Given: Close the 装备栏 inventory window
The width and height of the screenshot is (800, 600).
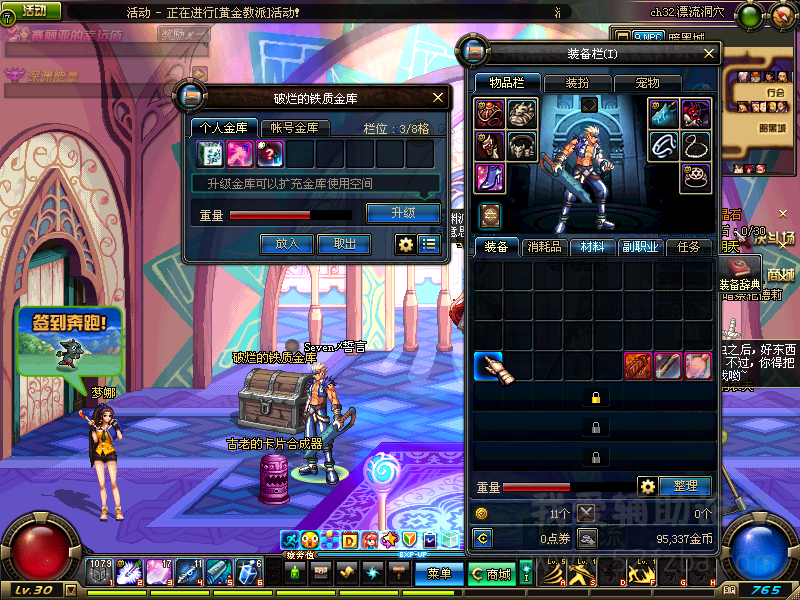Looking at the screenshot, I should coord(710,53).
